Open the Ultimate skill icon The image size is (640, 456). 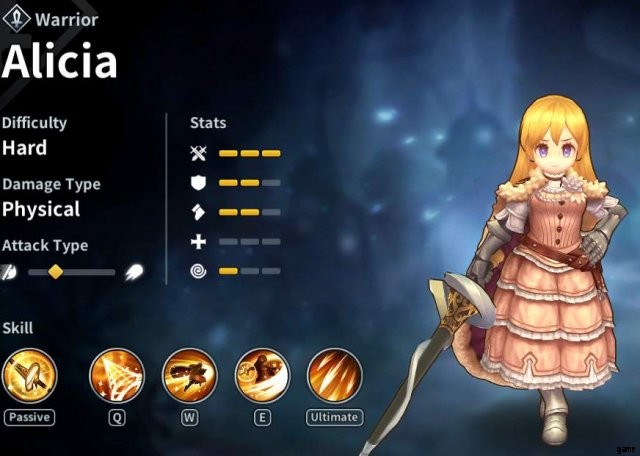click(334, 376)
